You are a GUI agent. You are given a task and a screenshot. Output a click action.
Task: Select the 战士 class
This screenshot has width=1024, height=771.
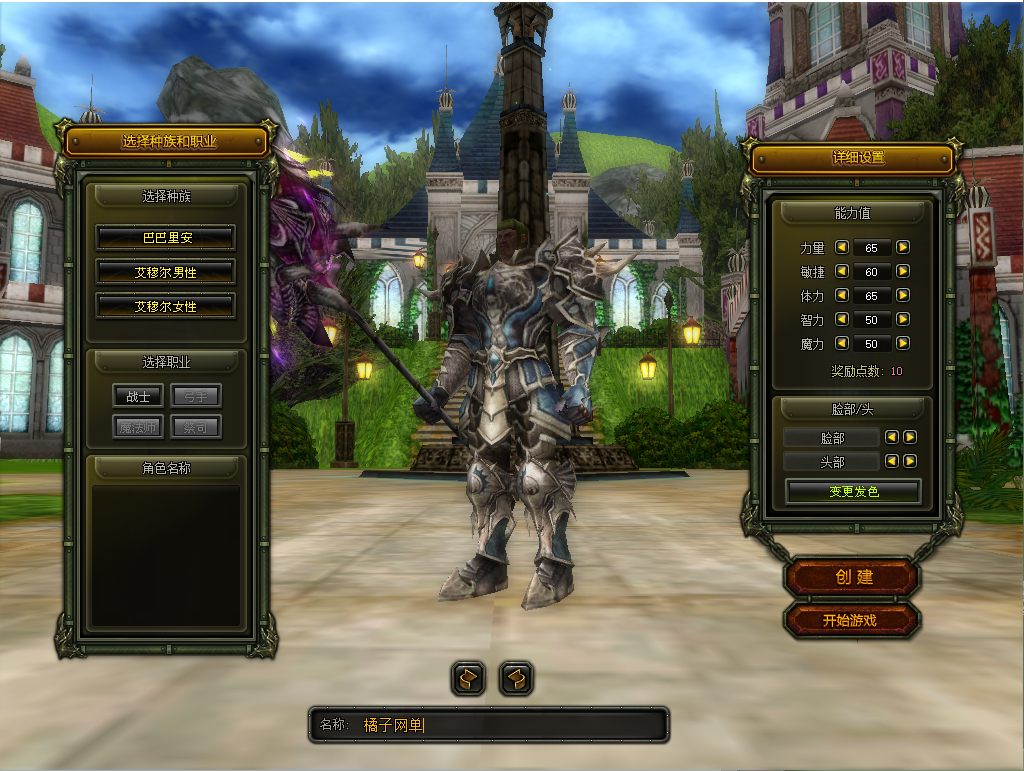click(x=138, y=396)
